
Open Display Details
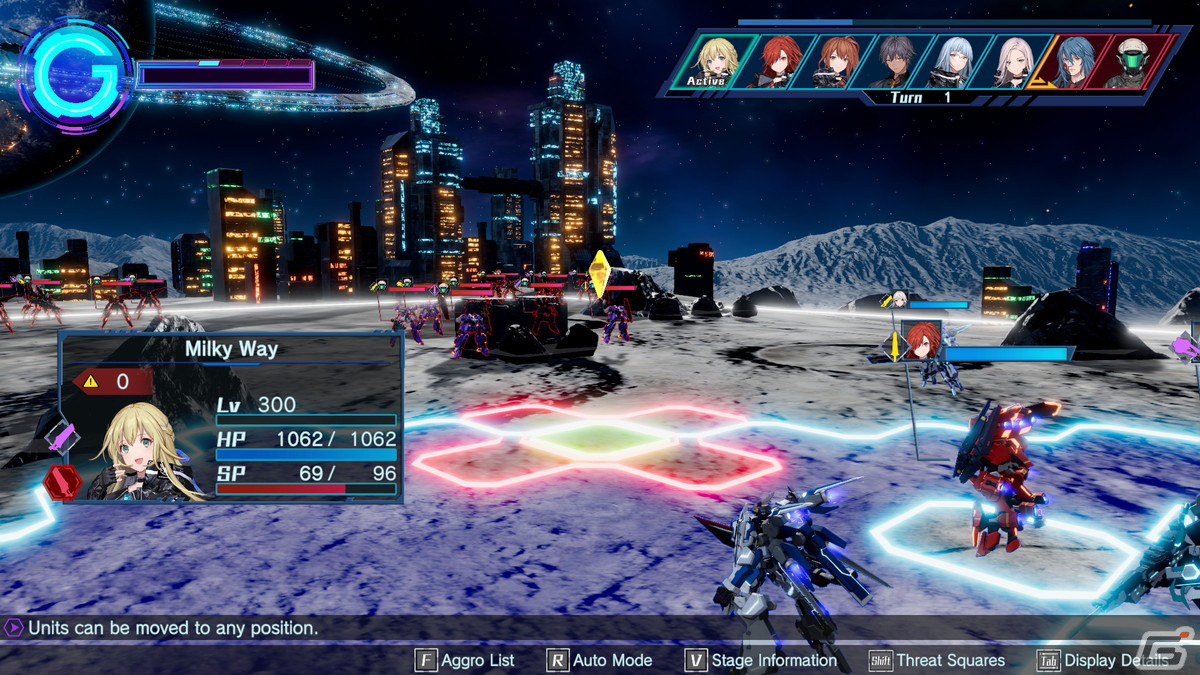pos(1103,660)
